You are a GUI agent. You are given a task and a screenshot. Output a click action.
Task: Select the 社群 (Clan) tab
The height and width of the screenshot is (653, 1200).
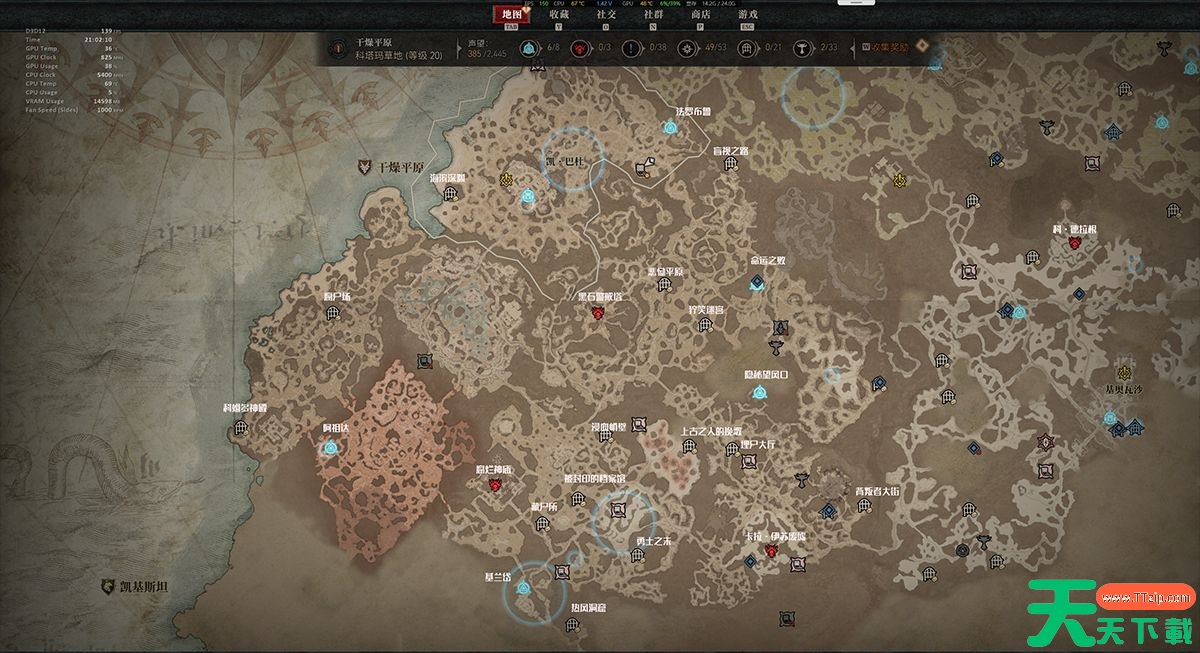pos(653,15)
